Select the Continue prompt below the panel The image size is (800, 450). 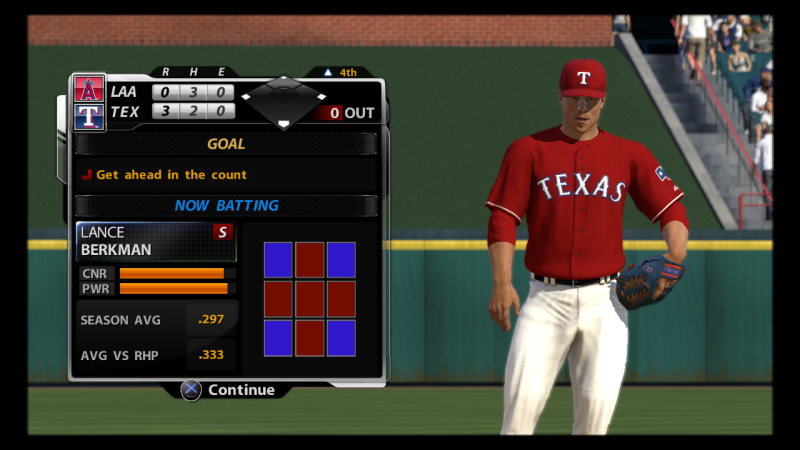[x=228, y=390]
